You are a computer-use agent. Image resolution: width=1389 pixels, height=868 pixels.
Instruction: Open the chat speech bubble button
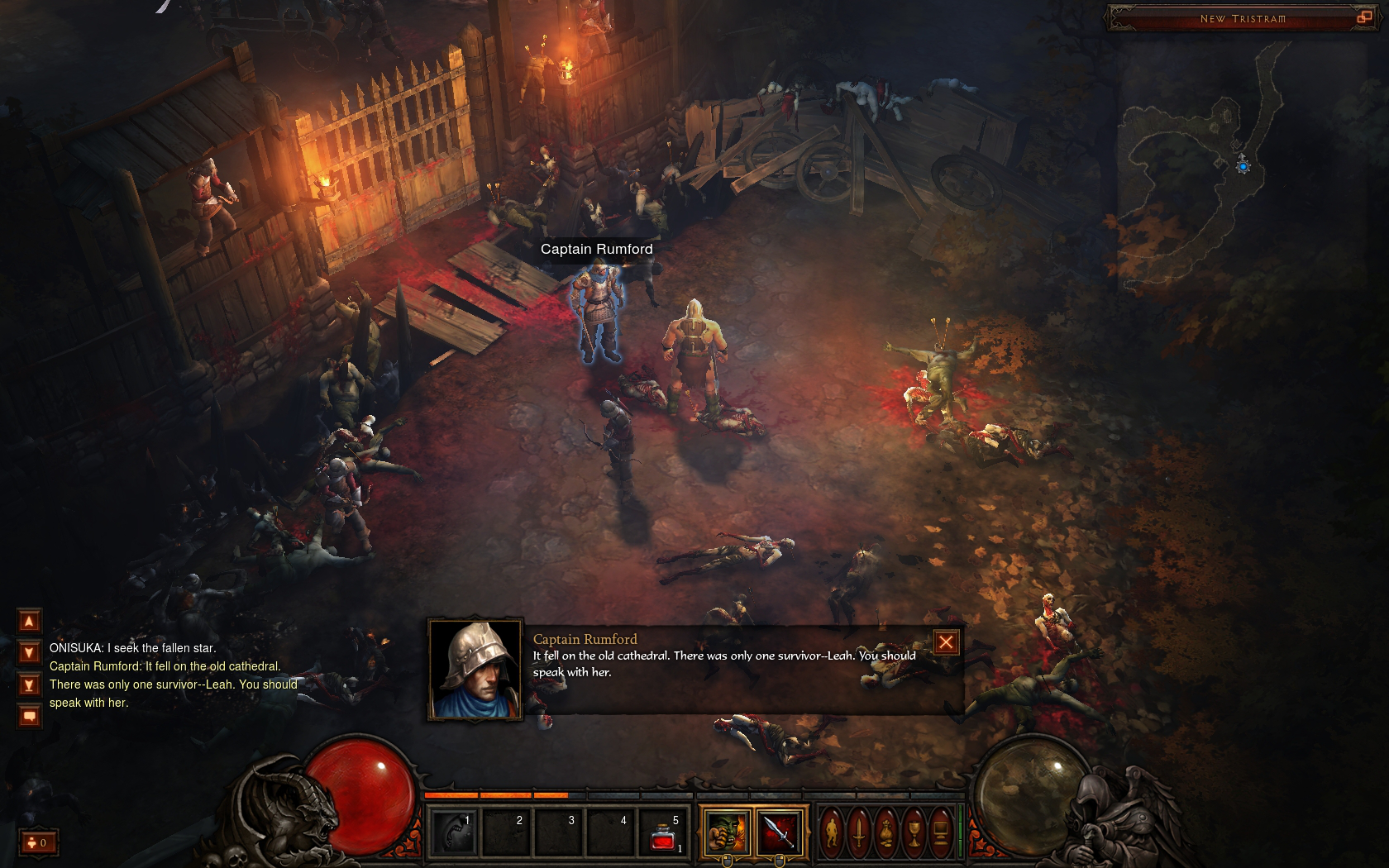(29, 716)
